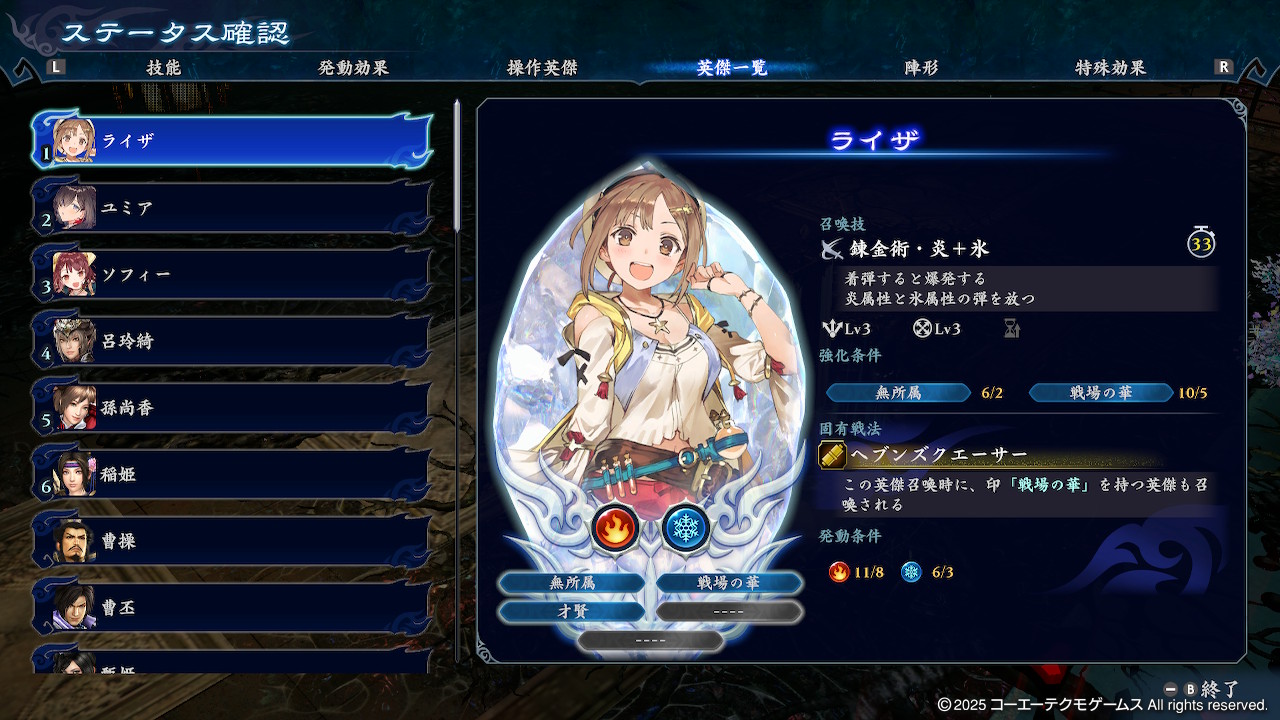Click the 錬金術・炎+氷 summon skill
1280x720 pixels.
click(x=918, y=247)
